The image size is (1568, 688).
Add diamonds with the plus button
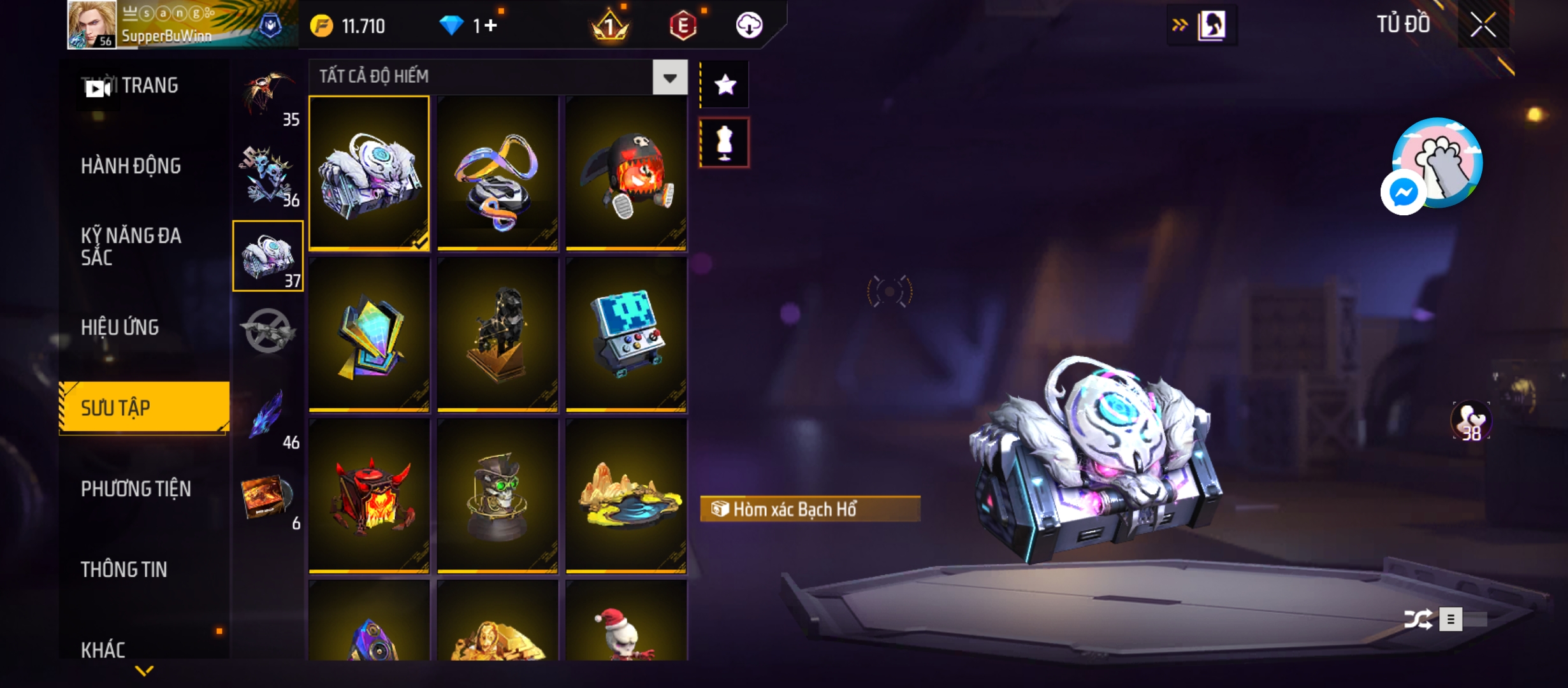pos(490,25)
